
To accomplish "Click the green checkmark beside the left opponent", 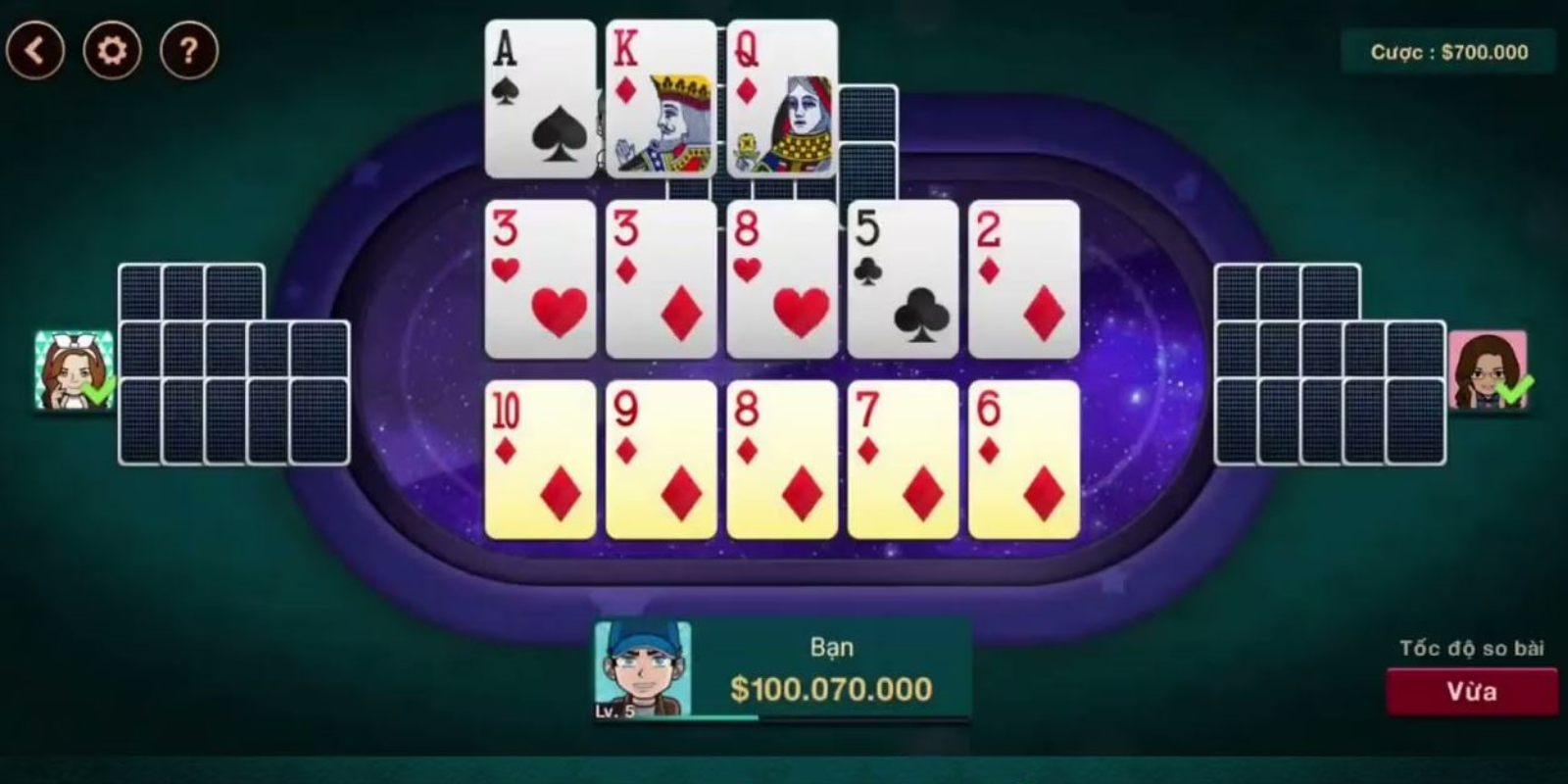I will coord(97,392).
